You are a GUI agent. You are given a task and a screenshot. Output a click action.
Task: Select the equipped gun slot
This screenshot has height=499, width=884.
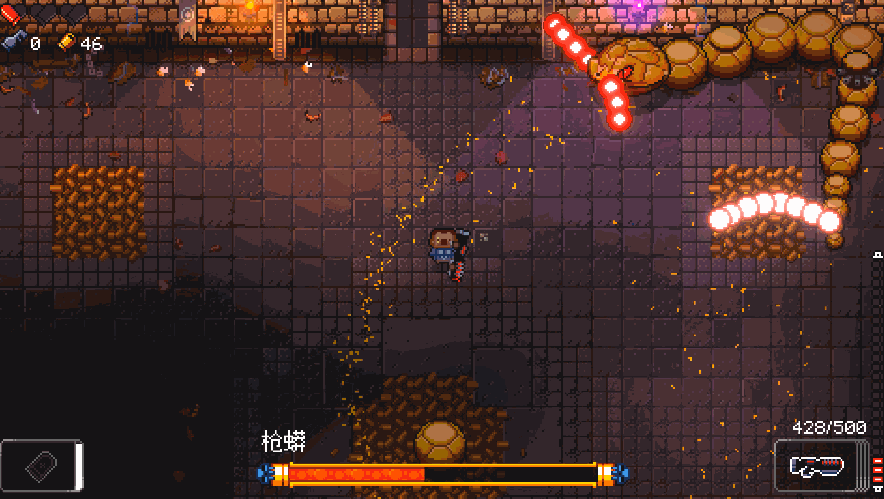point(814,466)
